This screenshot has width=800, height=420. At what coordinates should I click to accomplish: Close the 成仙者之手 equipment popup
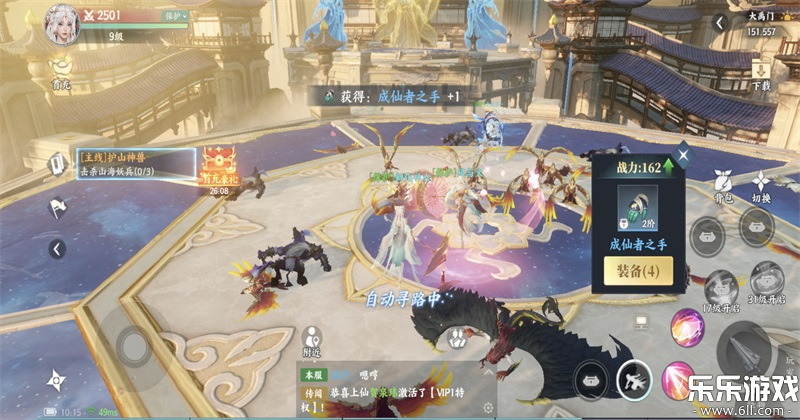[x=683, y=155]
